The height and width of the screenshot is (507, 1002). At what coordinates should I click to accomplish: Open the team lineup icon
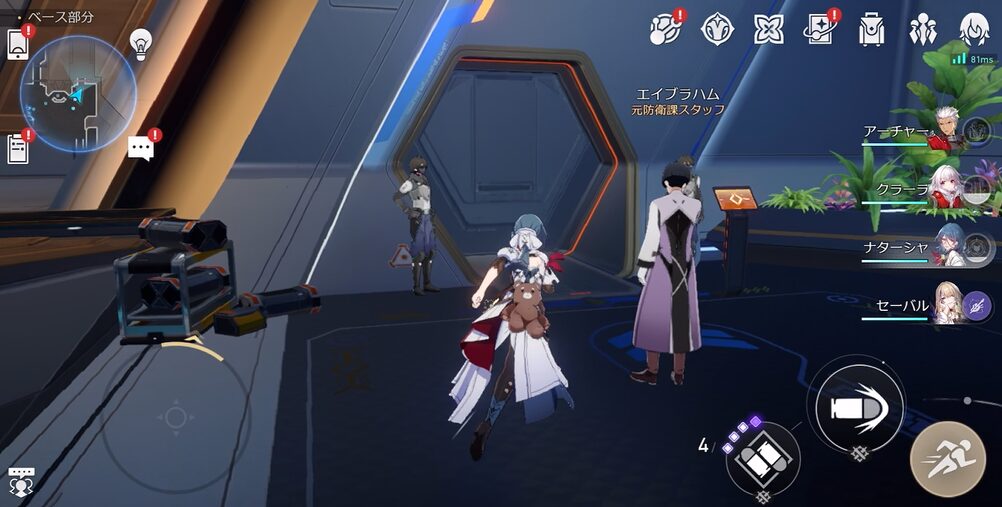922,29
